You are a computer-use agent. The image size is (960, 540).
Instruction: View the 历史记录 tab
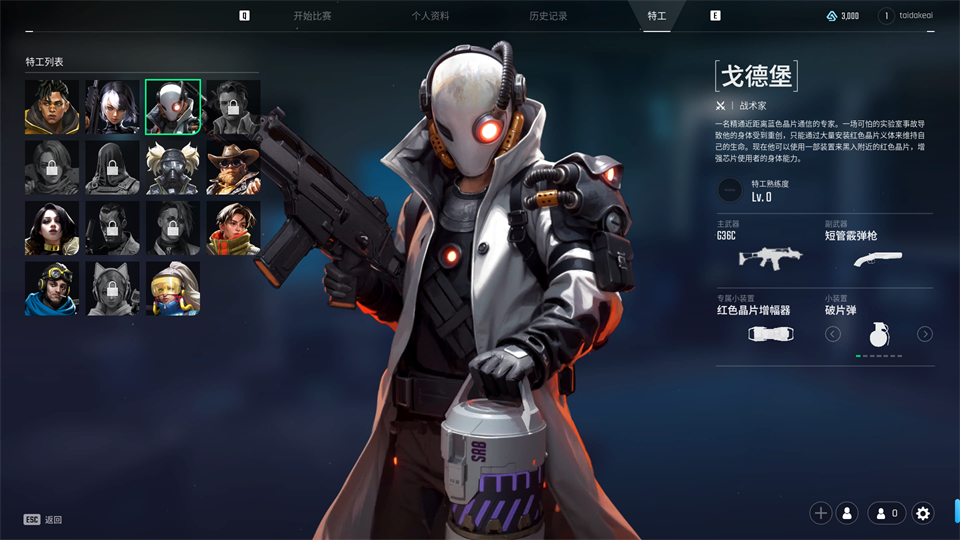(548, 16)
